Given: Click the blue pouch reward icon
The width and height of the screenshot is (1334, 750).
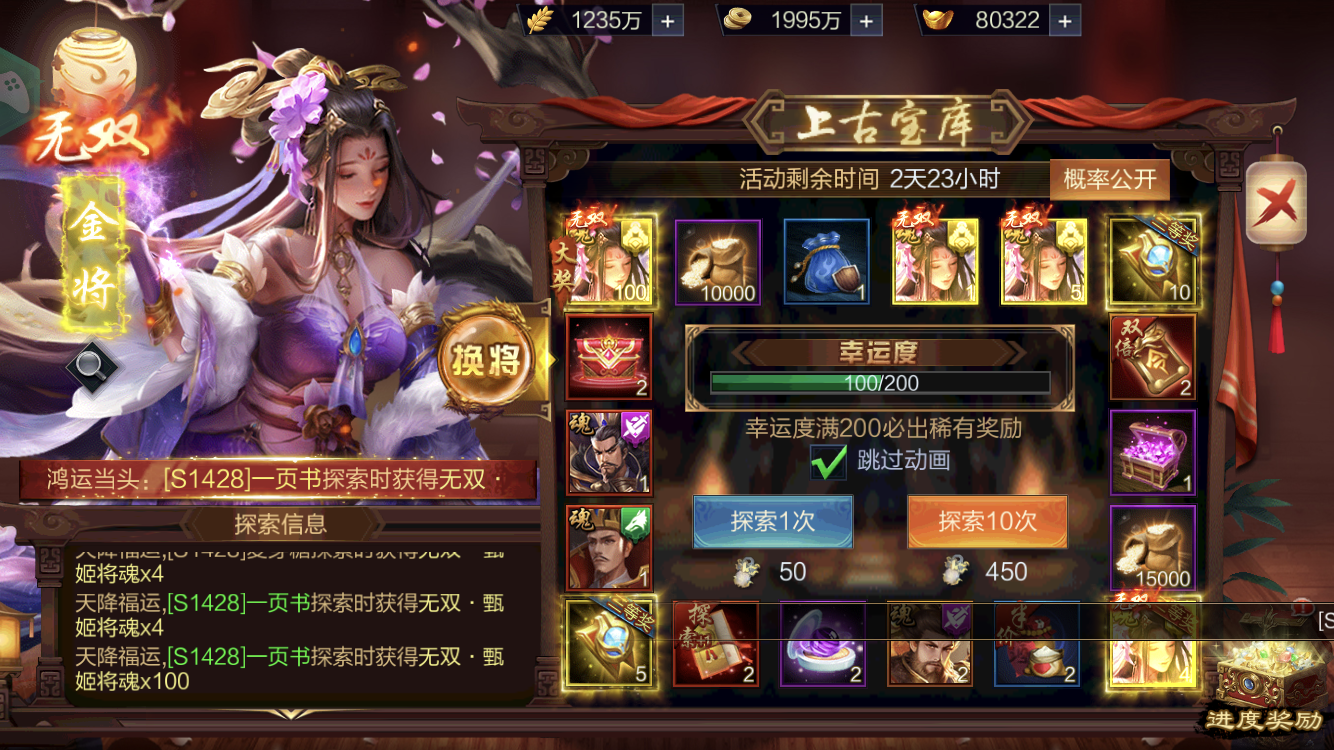Looking at the screenshot, I should tap(825, 260).
